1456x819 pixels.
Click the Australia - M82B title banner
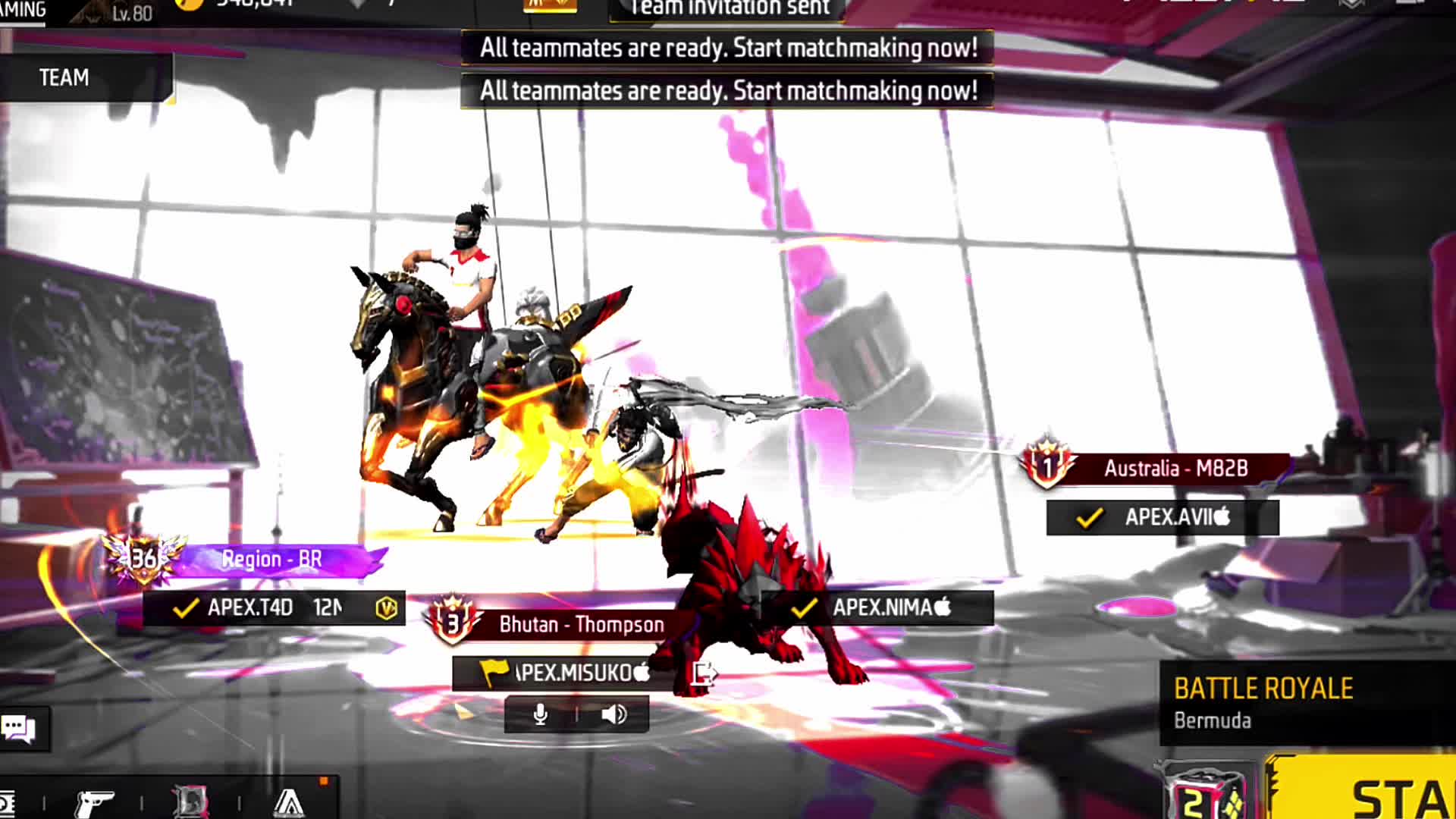(x=1174, y=469)
